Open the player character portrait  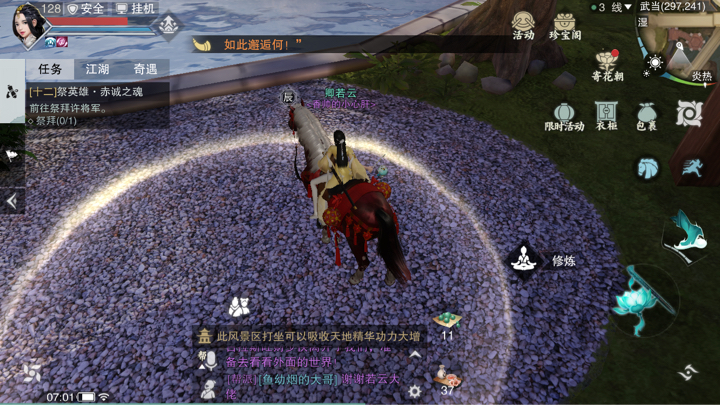click(29, 25)
